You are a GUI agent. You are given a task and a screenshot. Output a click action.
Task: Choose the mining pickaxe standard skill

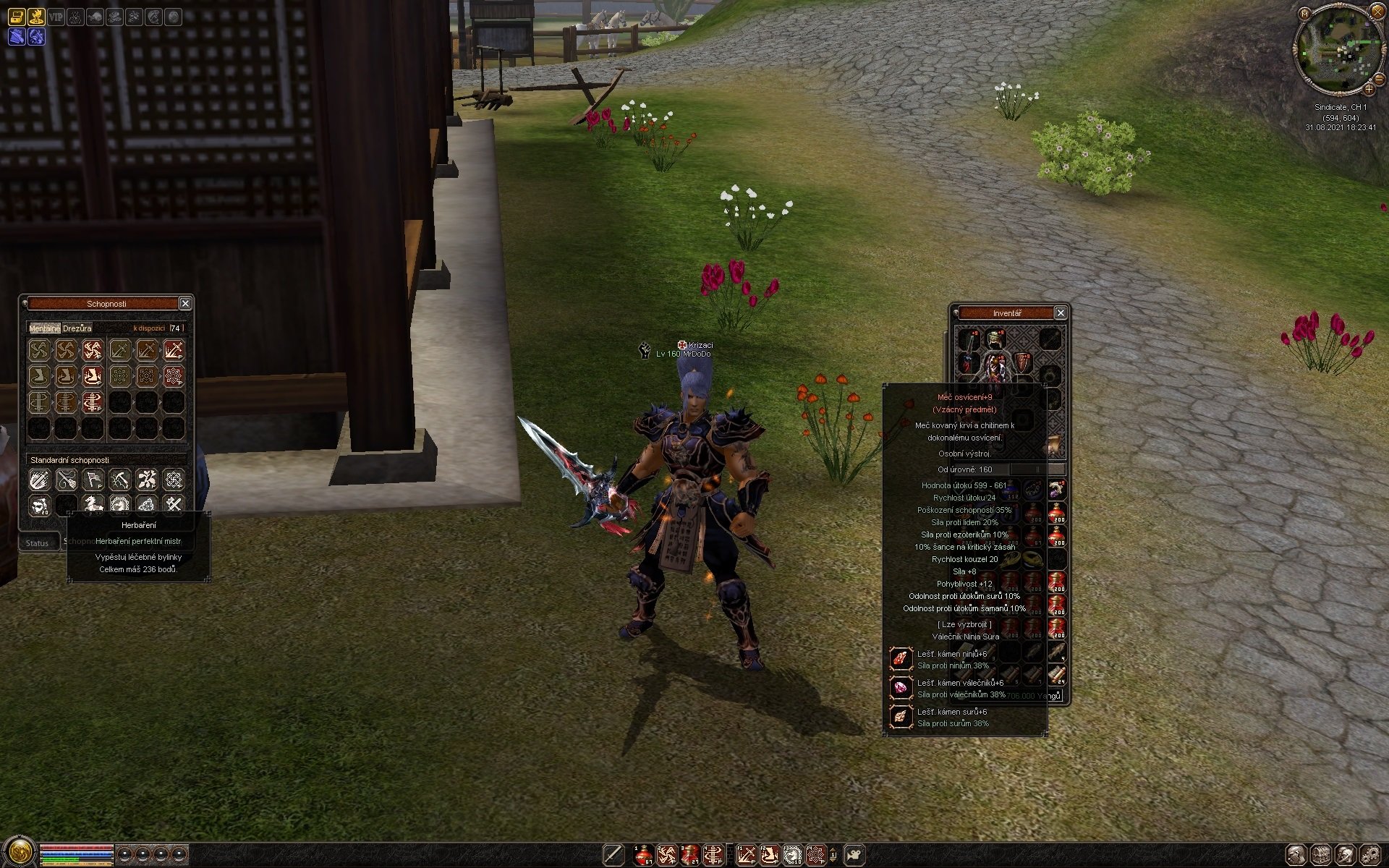(x=119, y=480)
